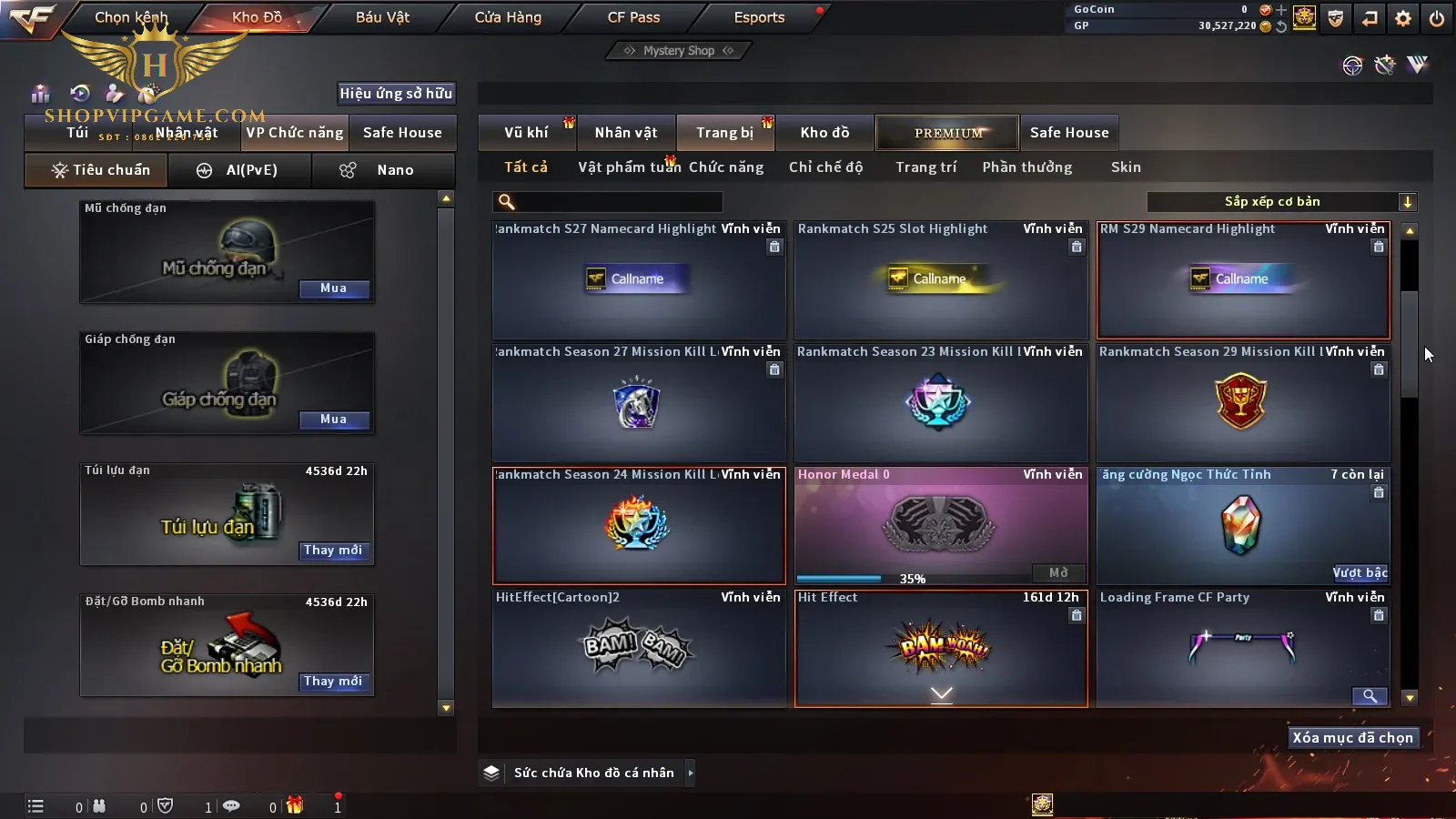1456x819 pixels.
Task: Buy the Mũ chống đạn helmet
Action: point(333,288)
